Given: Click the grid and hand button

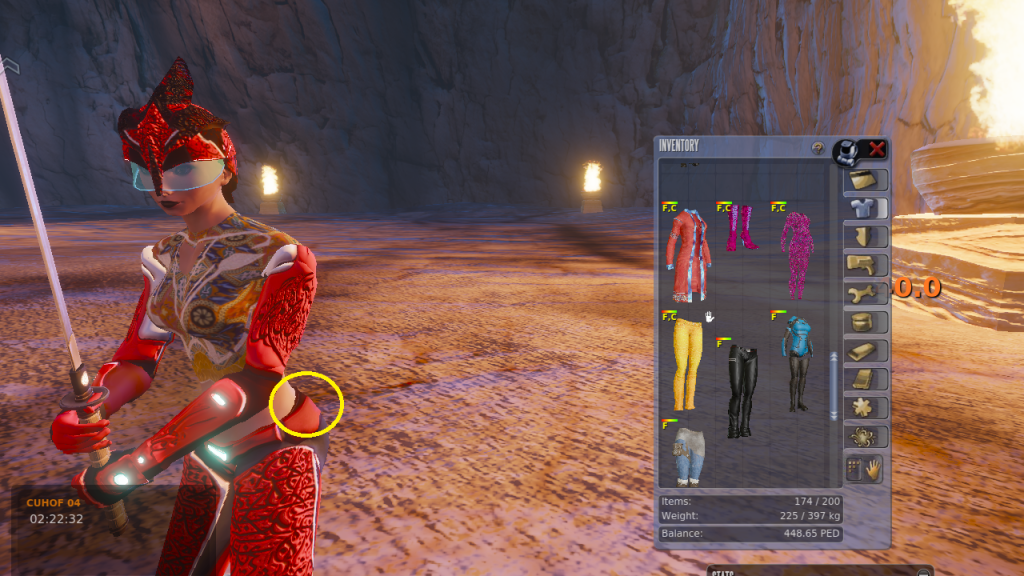Looking at the screenshot, I should click(x=866, y=468).
